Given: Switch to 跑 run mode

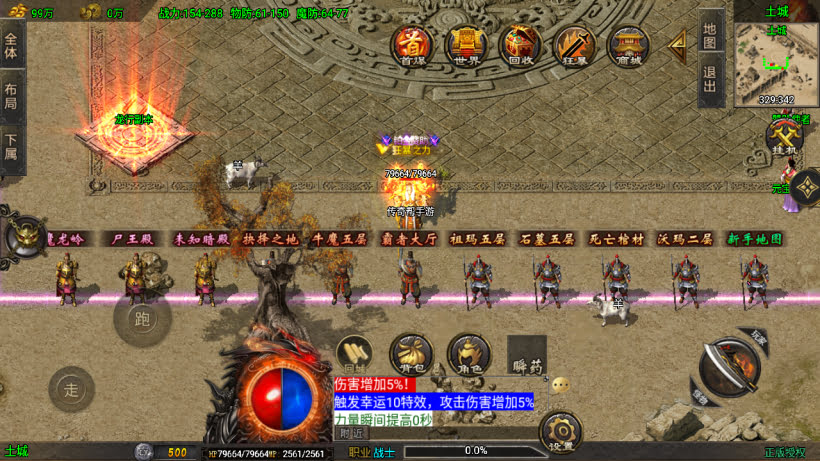Looking at the screenshot, I should click(x=142, y=319).
